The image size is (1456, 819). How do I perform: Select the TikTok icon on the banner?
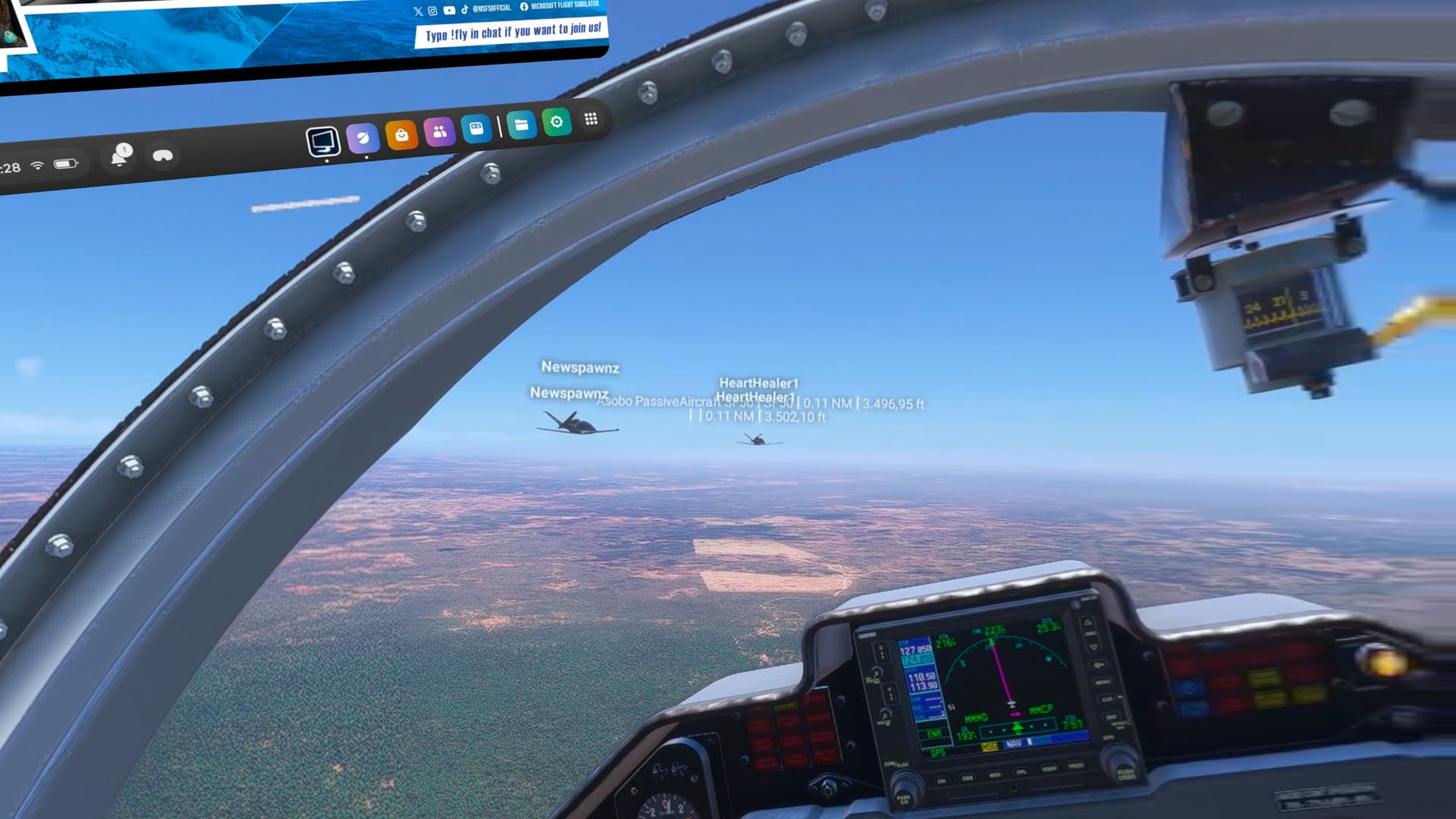(x=465, y=10)
